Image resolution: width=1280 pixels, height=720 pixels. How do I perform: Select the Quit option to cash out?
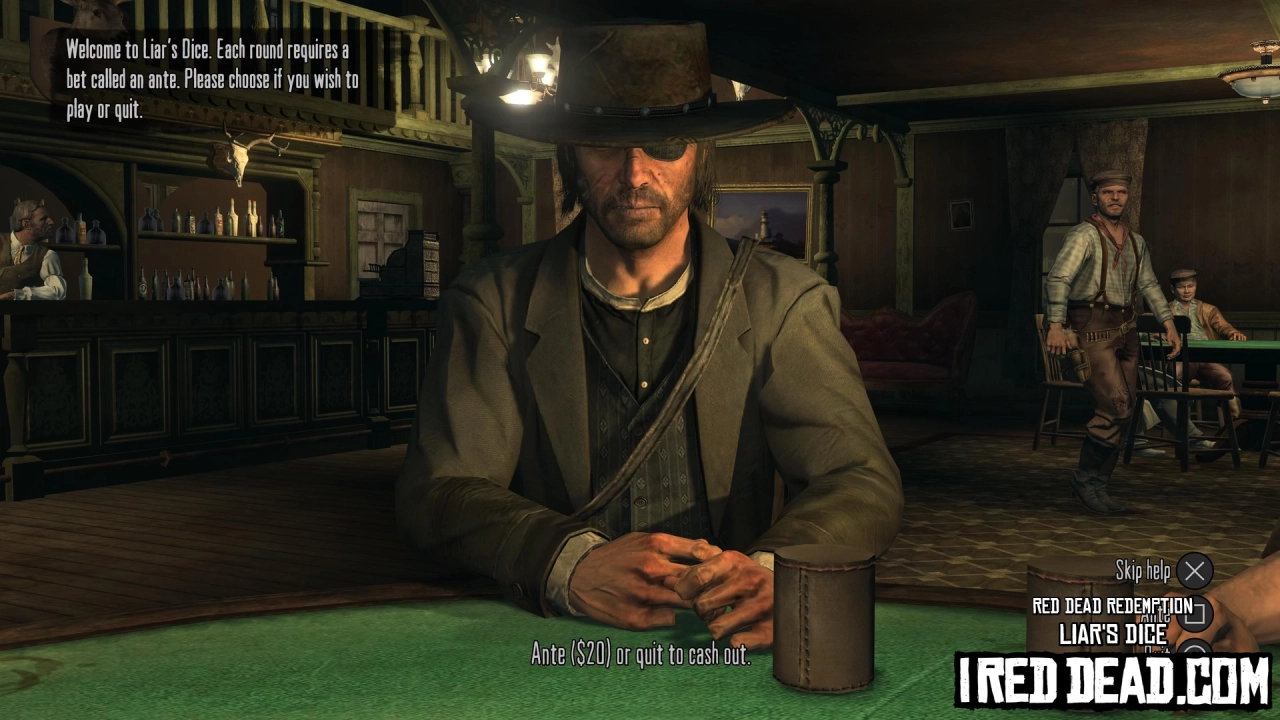1155,650
